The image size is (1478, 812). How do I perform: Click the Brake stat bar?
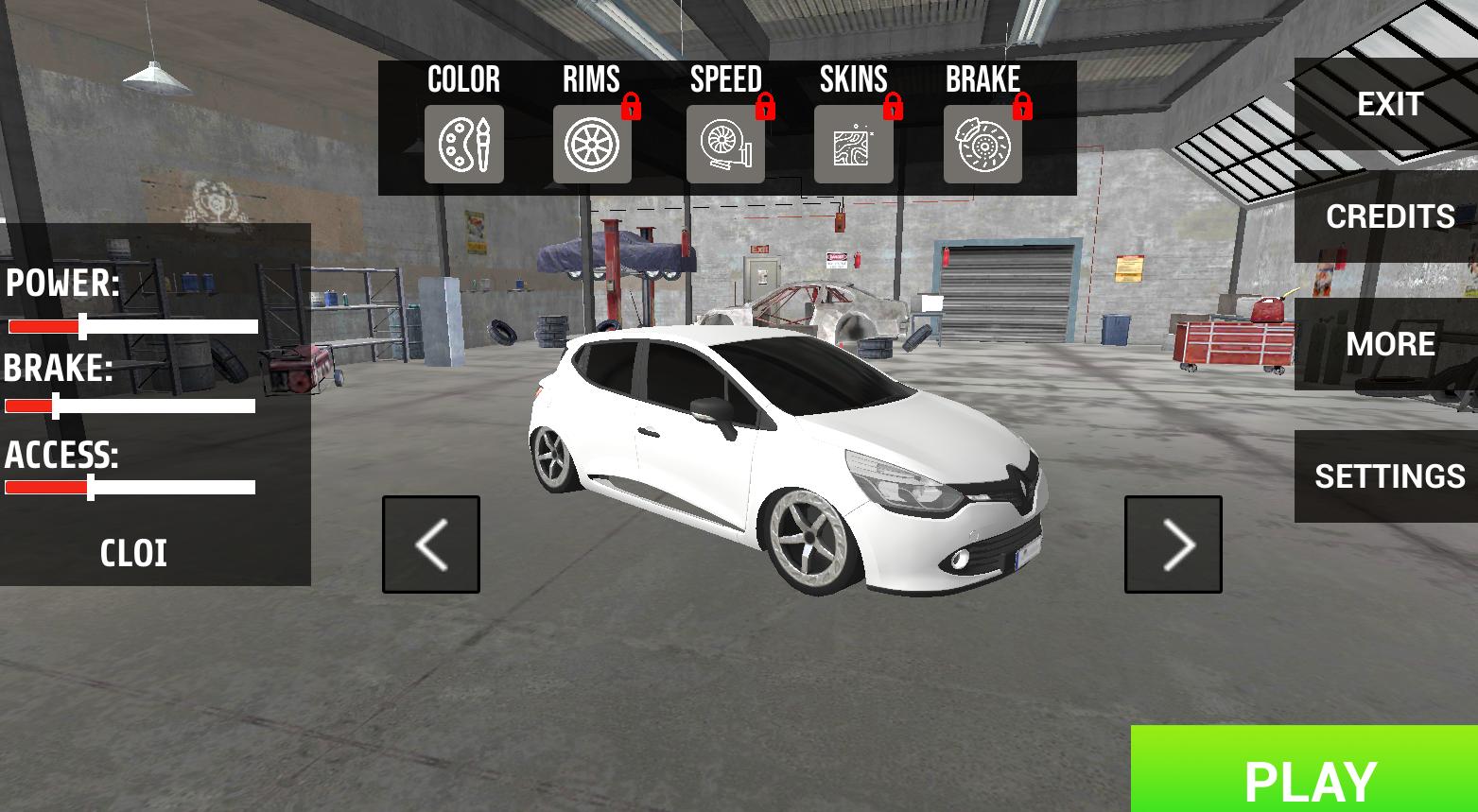pos(130,406)
